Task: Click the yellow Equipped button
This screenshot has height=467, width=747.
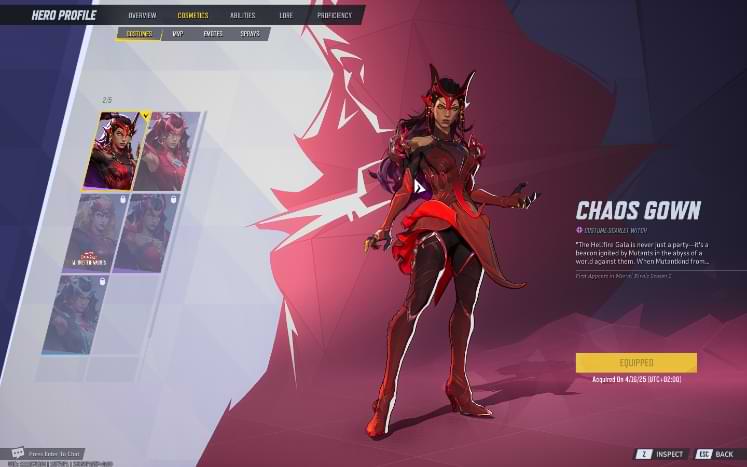Action: tap(636, 362)
